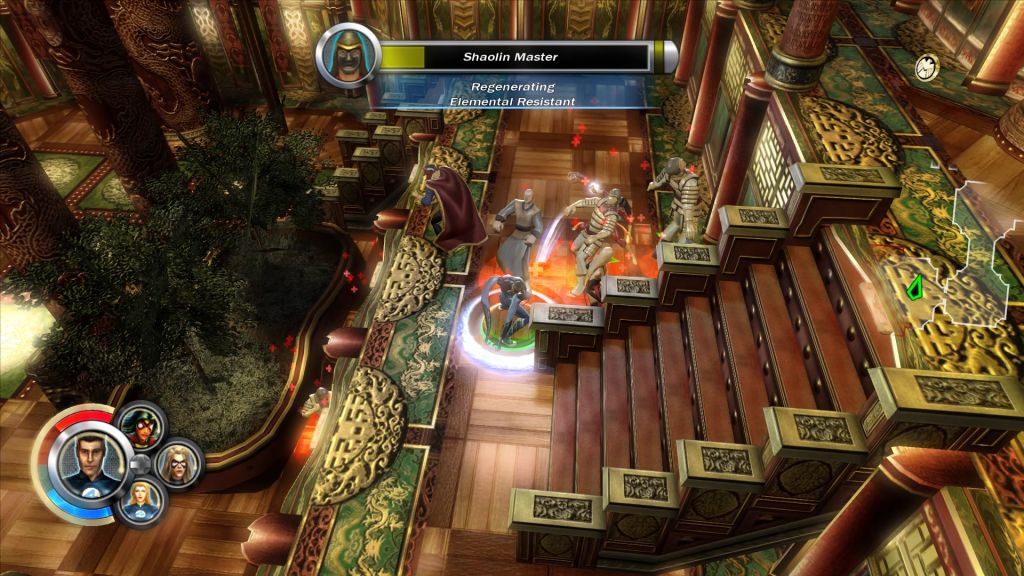The height and width of the screenshot is (576, 1024).
Task: Switch to the Ms. Marvel portrait
Action: coord(178,463)
